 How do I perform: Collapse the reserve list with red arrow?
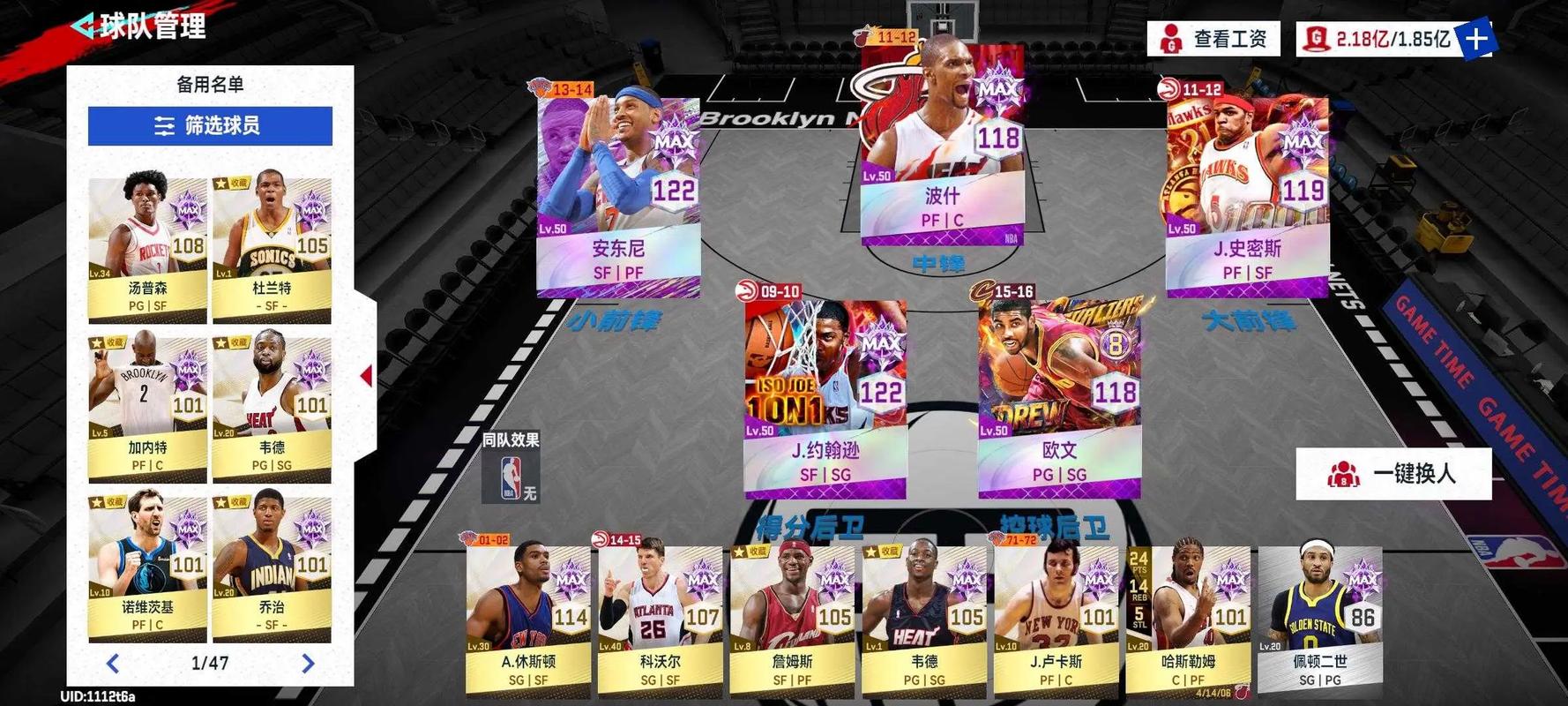click(366, 377)
